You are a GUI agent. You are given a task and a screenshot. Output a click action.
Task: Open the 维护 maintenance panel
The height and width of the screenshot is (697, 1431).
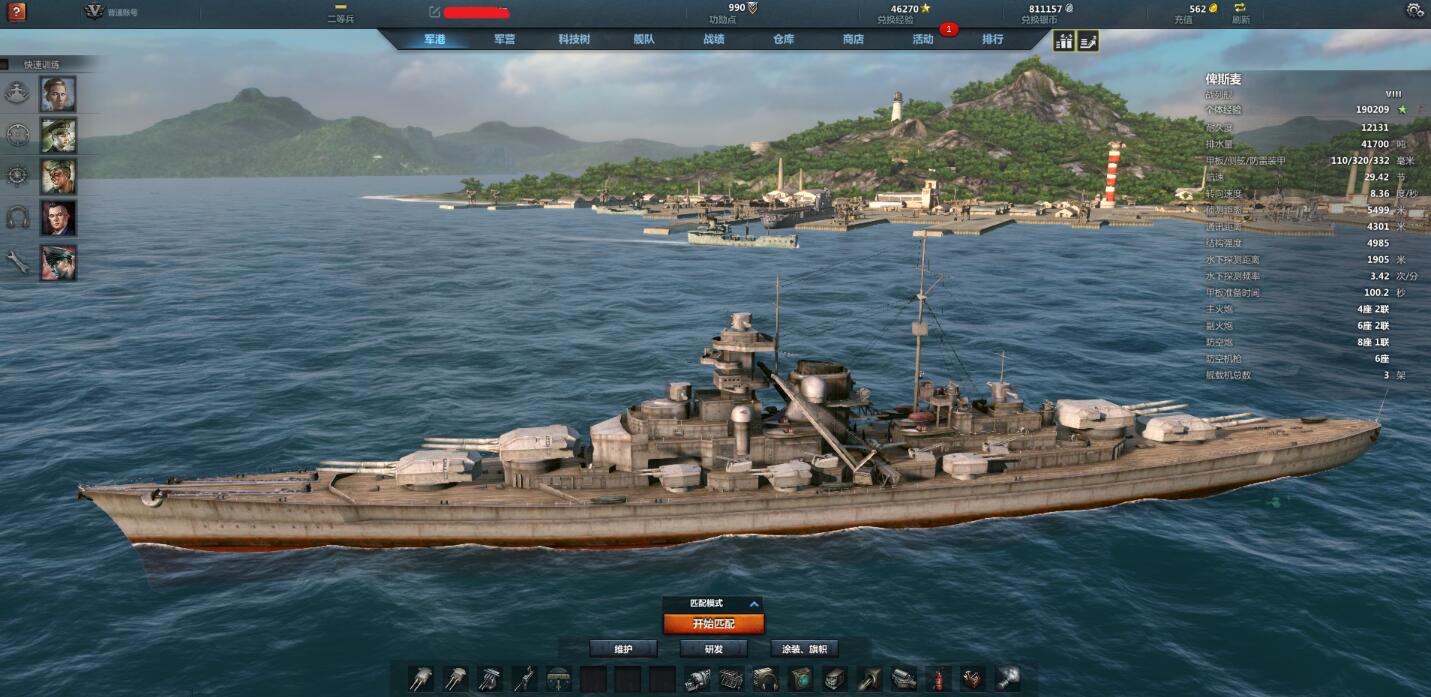(623, 649)
